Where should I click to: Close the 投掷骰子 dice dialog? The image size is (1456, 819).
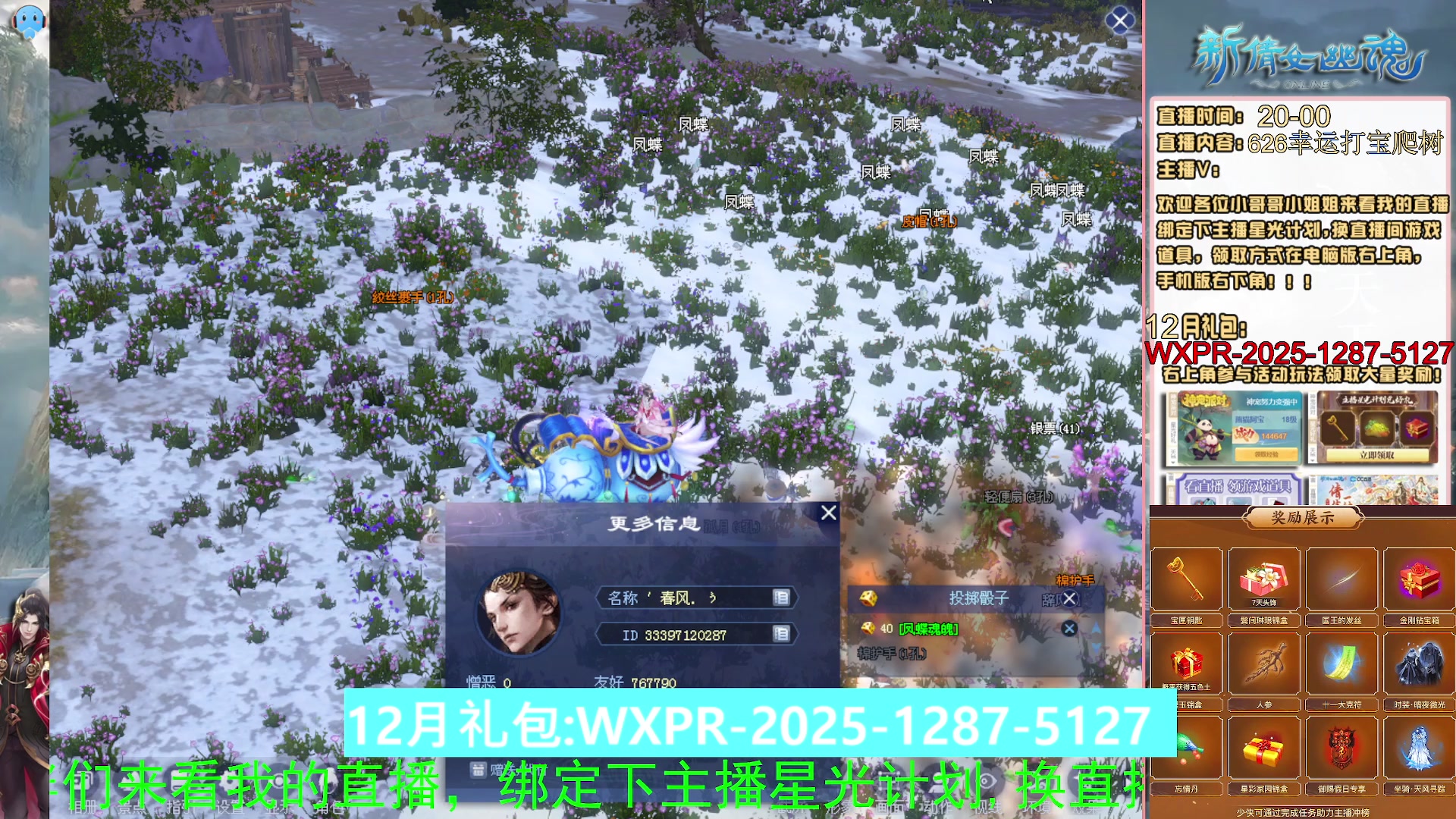(x=1069, y=599)
